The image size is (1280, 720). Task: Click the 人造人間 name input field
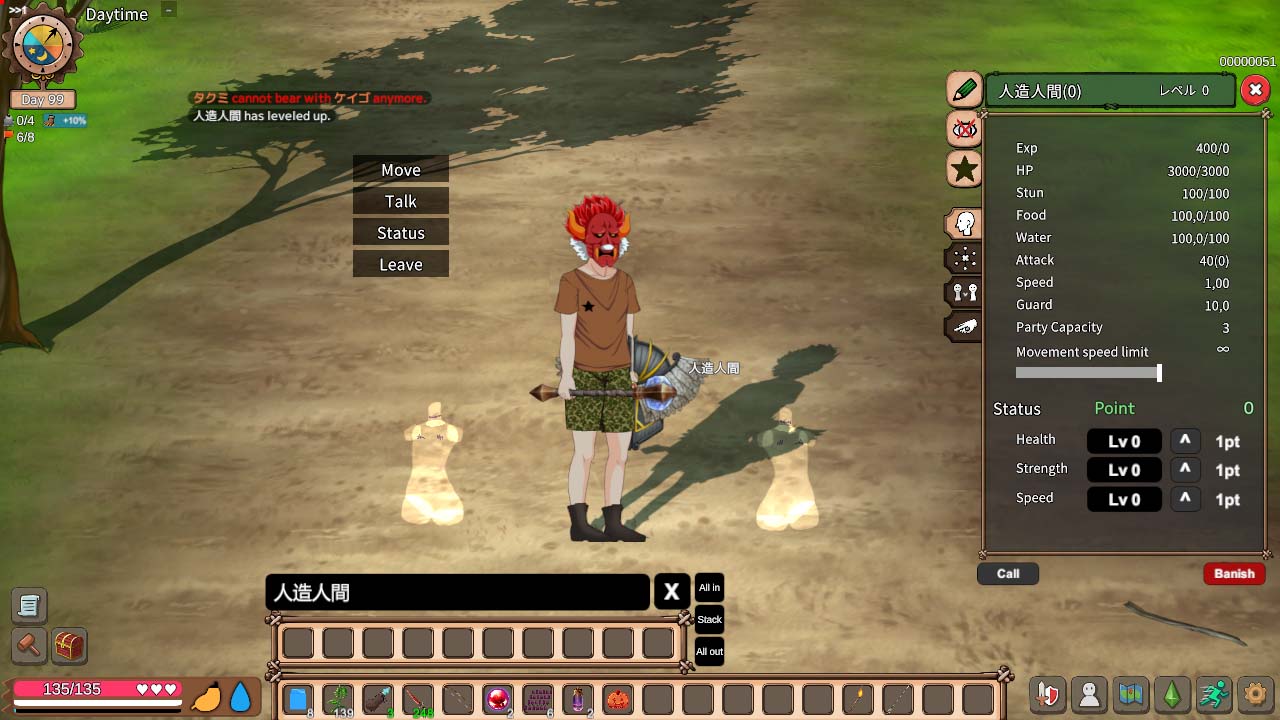tap(457, 592)
